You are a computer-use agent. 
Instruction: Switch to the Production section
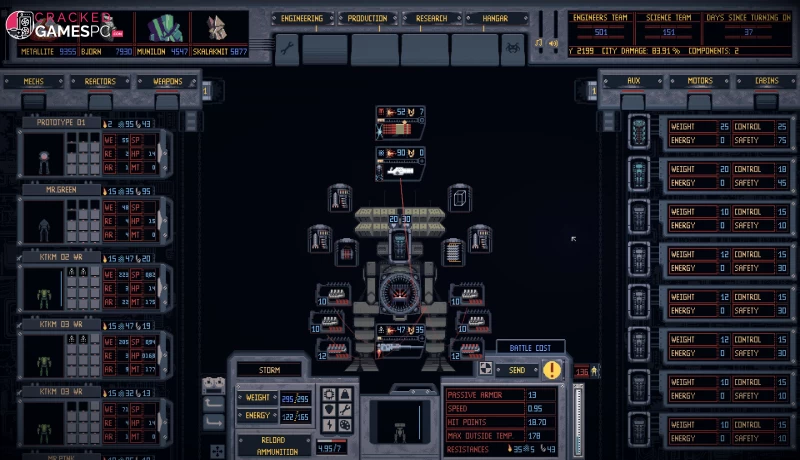(366, 18)
